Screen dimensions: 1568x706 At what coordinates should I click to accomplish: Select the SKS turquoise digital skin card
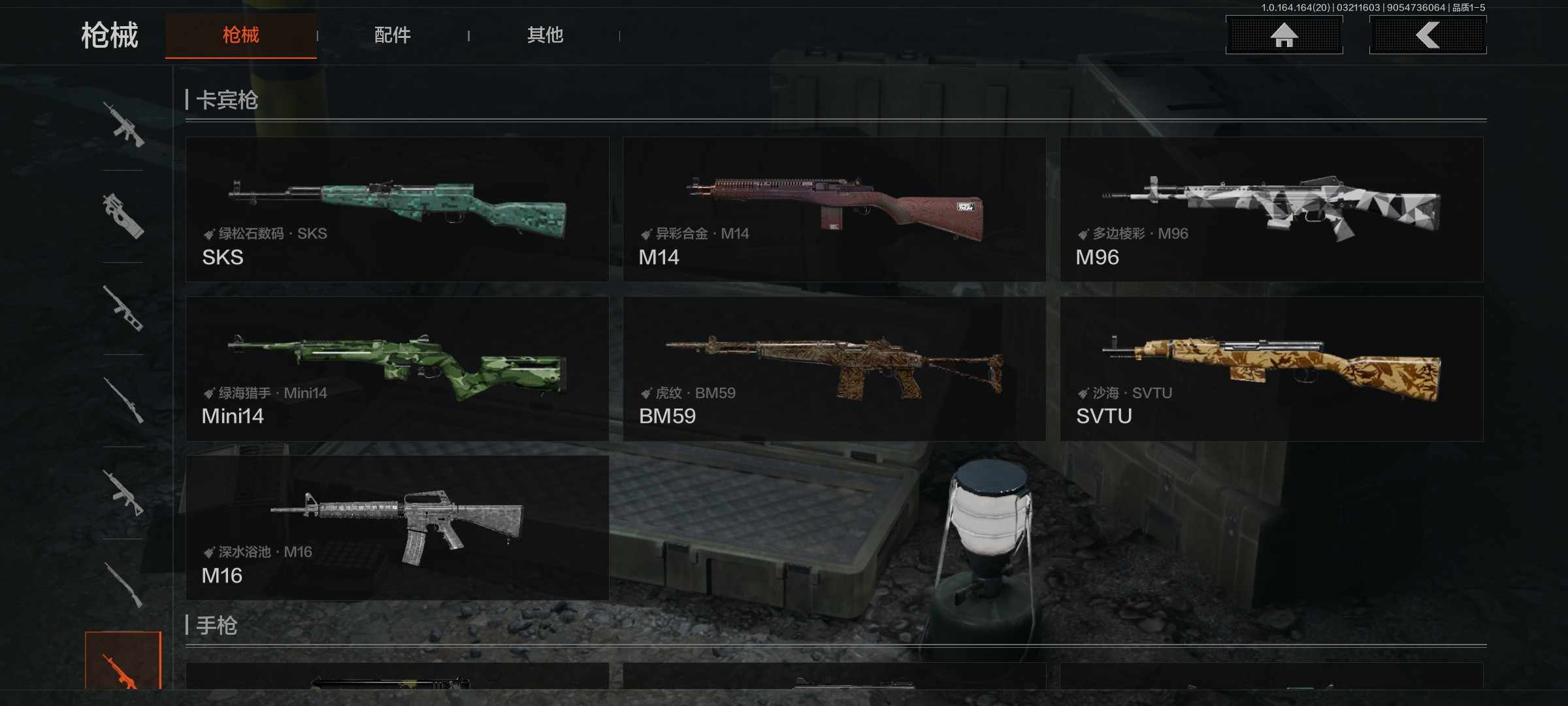pyautogui.click(x=397, y=209)
